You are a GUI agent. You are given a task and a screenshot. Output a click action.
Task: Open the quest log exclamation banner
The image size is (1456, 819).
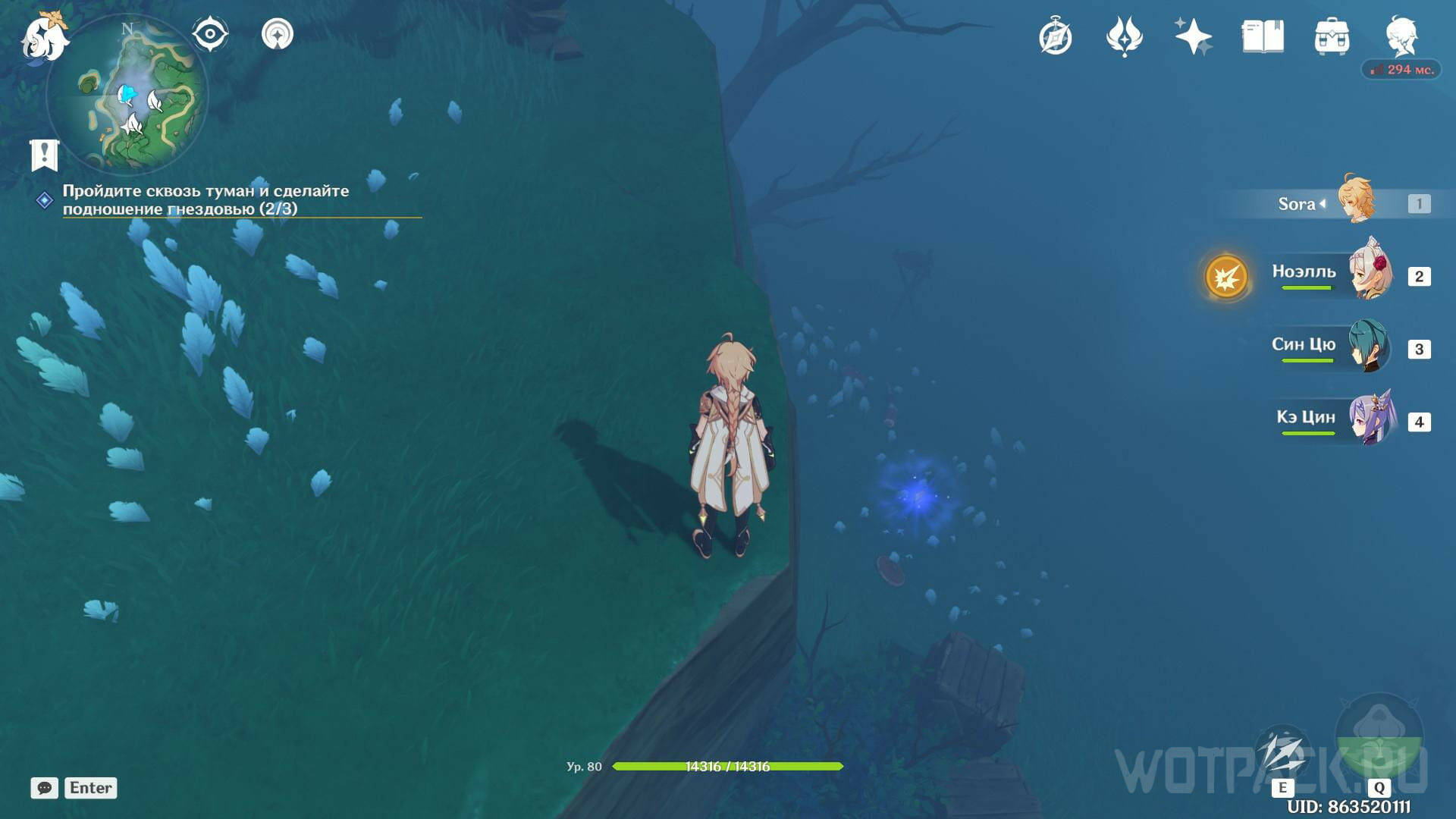click(45, 155)
